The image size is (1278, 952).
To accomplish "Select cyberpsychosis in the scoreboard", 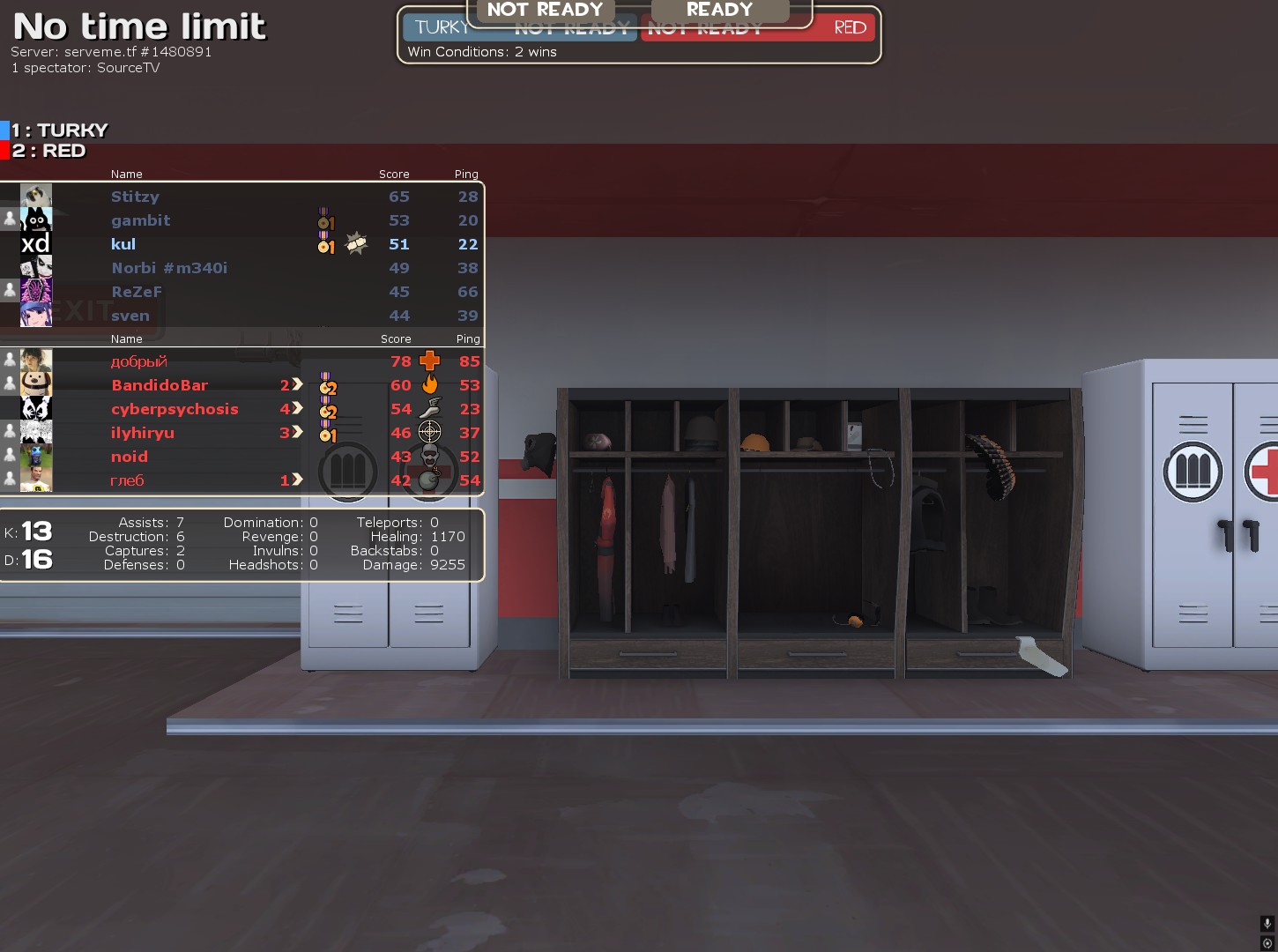I will click(175, 409).
